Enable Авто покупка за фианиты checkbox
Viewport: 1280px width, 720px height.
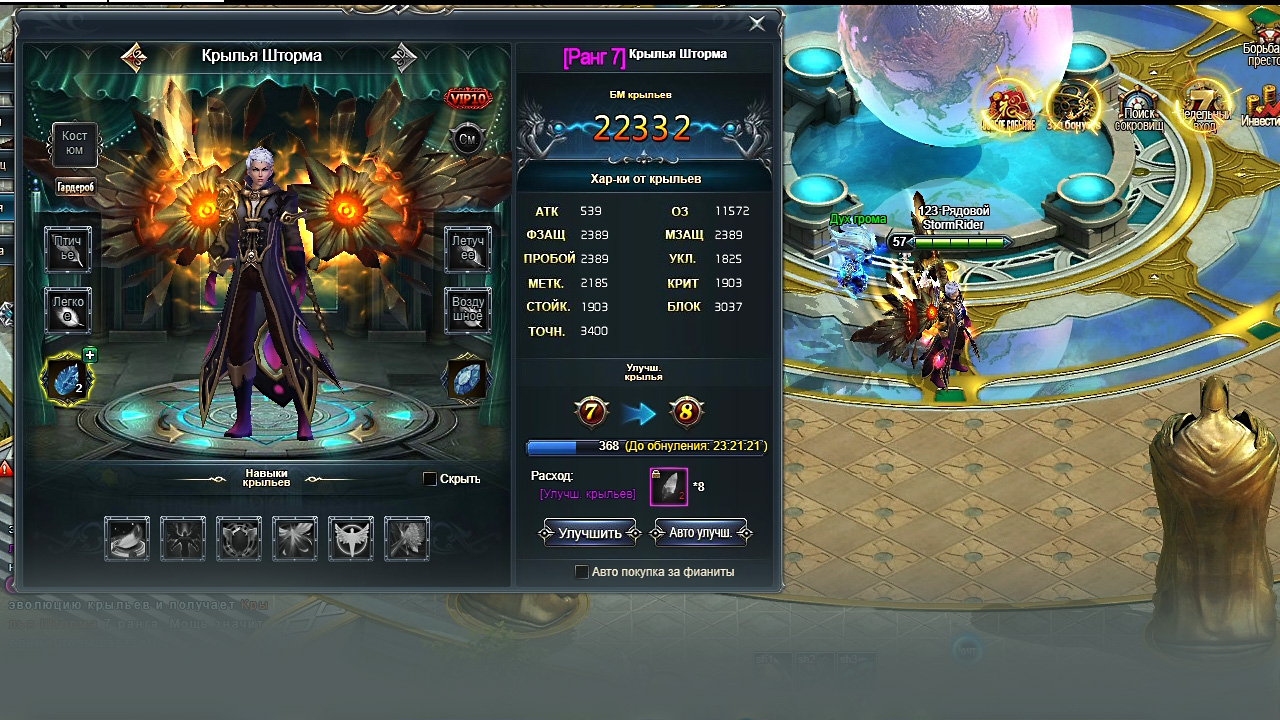pos(582,572)
